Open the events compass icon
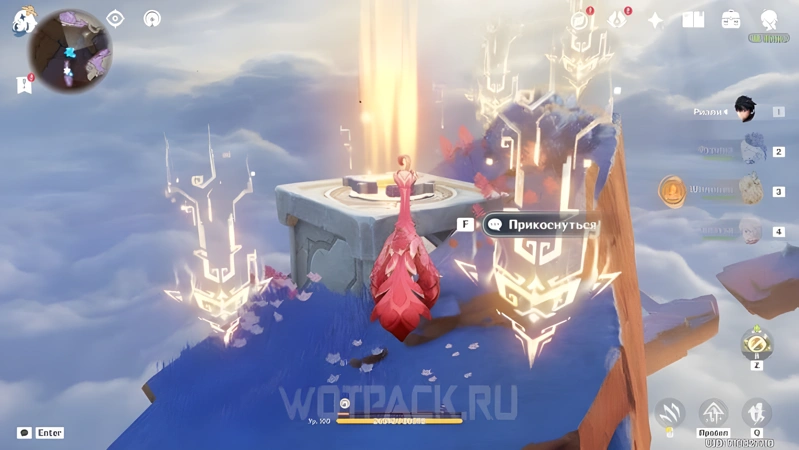The width and height of the screenshot is (799, 450). pyautogui.click(x=580, y=20)
